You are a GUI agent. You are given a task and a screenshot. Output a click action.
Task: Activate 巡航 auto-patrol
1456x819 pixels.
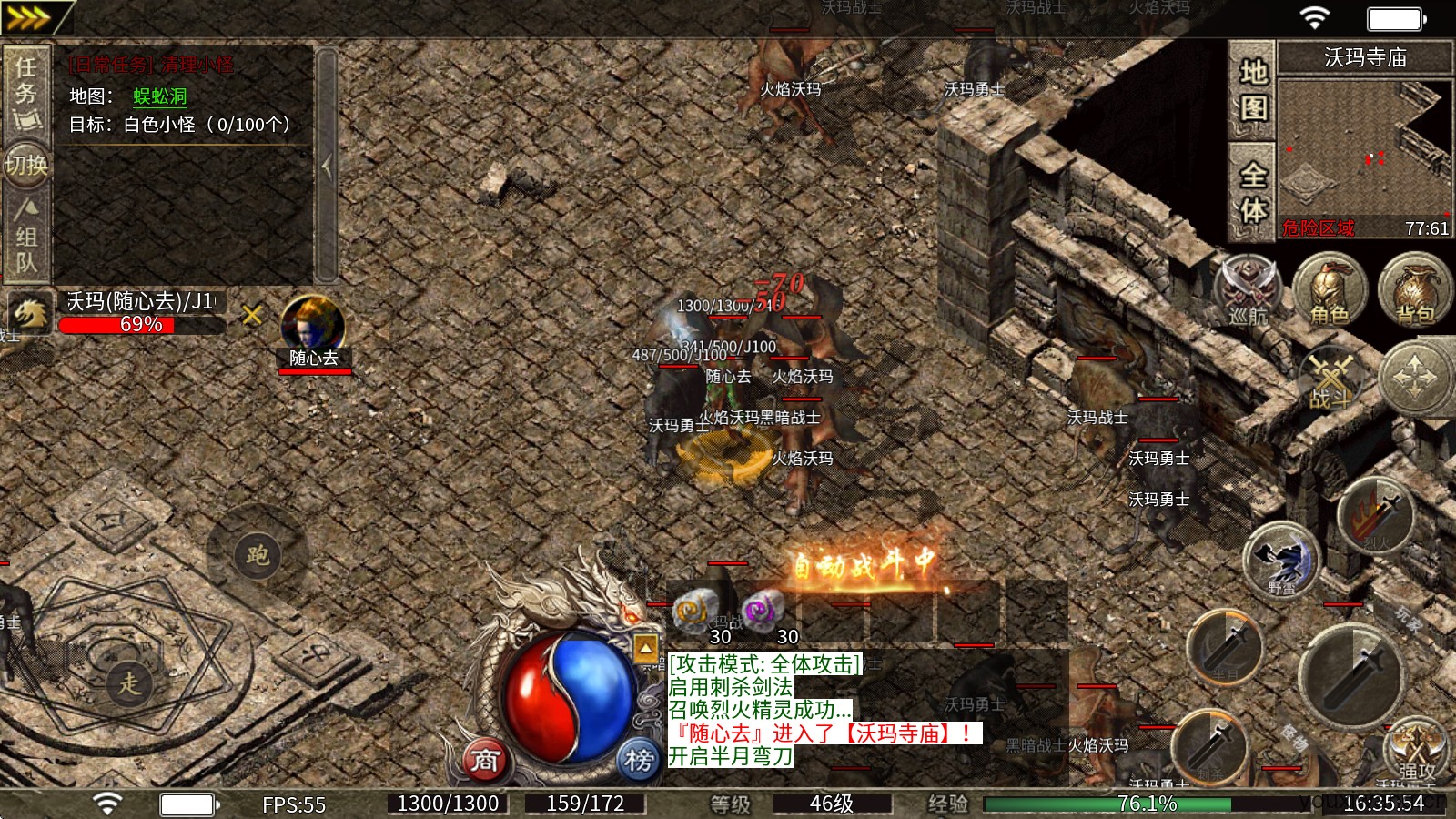pos(1248,289)
